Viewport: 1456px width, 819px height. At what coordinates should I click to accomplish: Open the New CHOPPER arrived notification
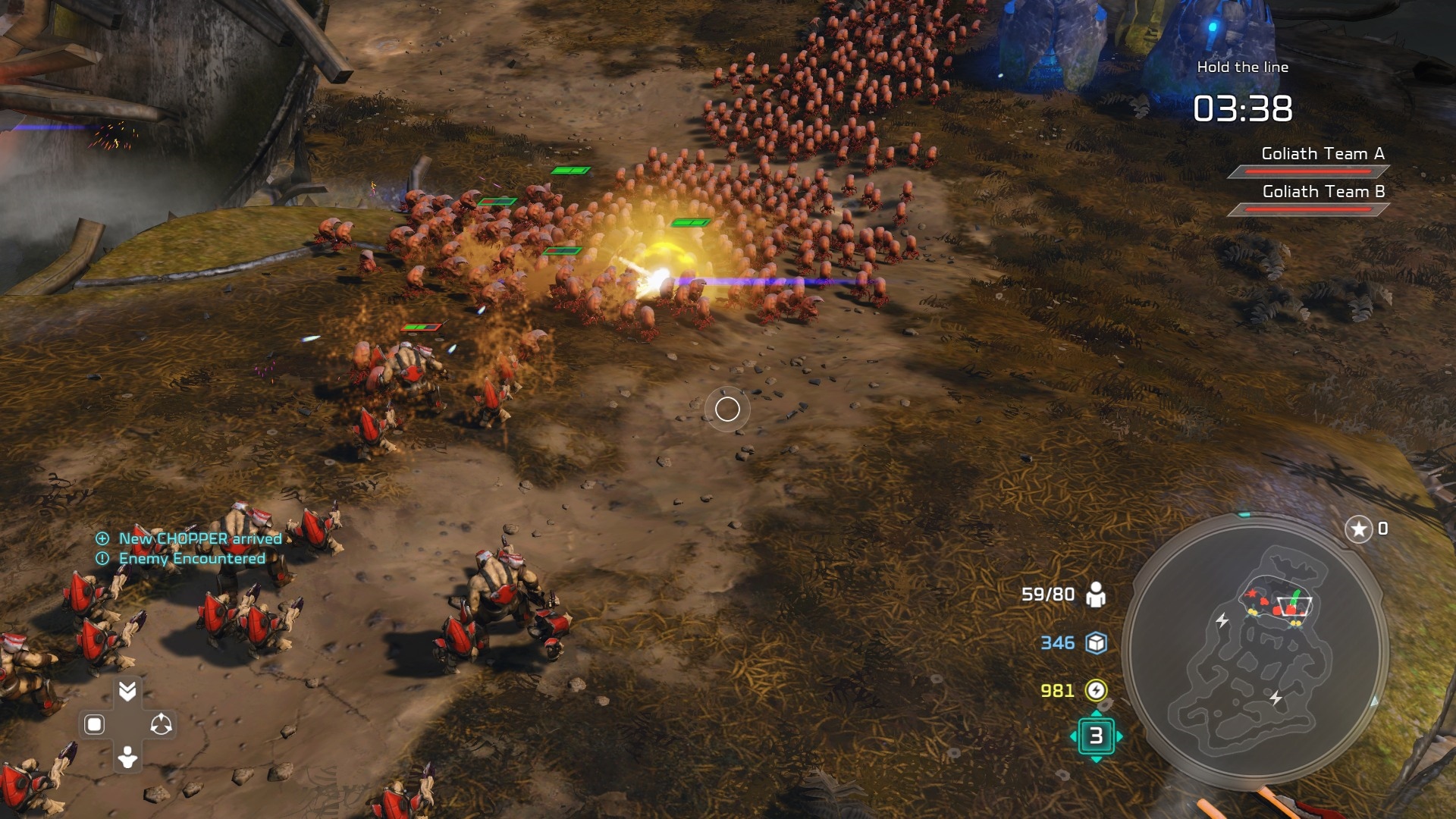199,538
